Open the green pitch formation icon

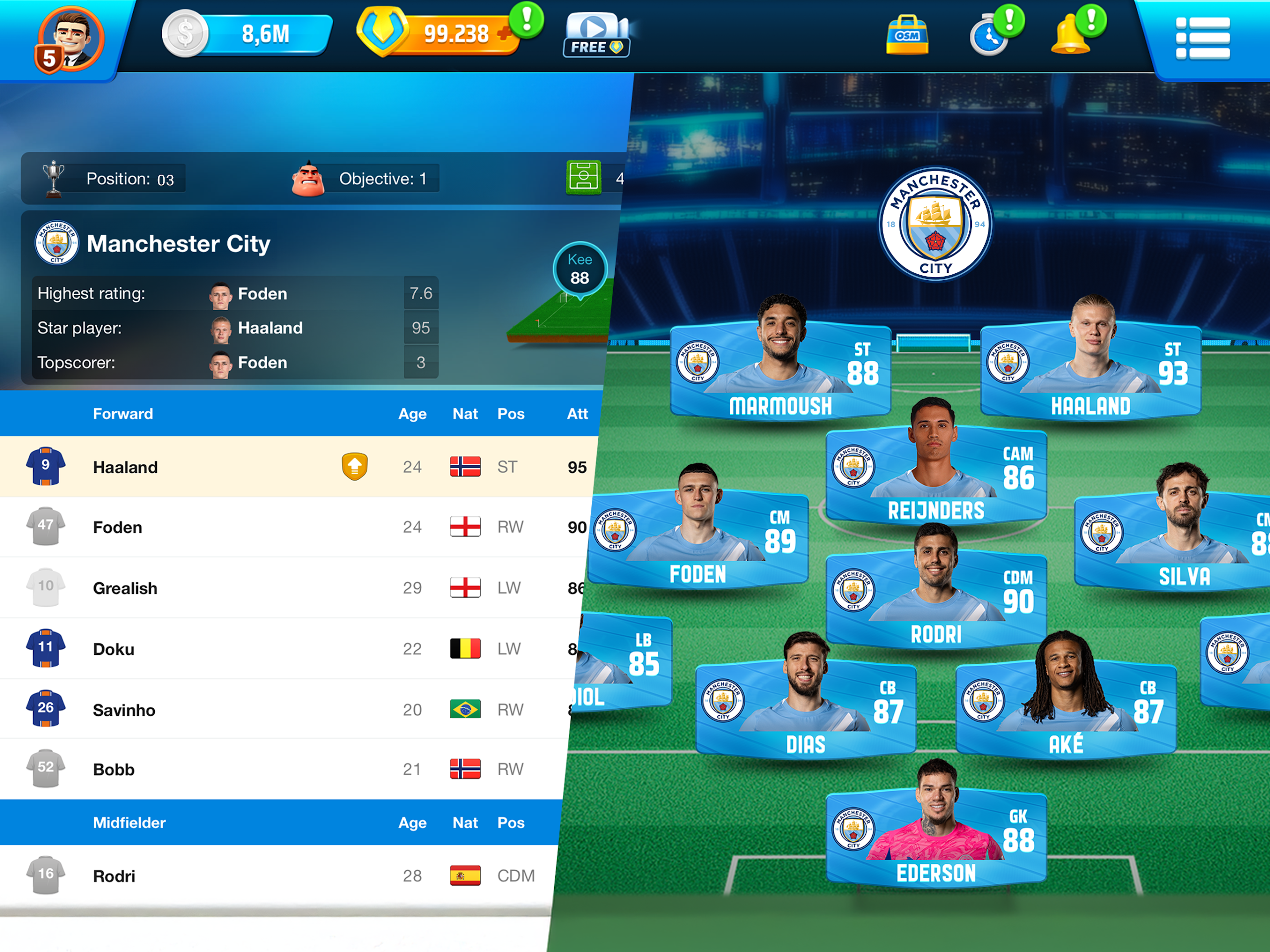point(583,178)
